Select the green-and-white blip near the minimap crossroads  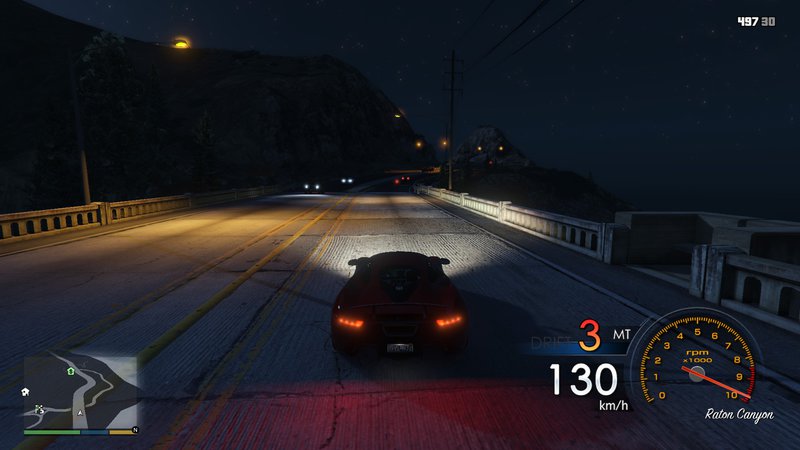(40, 409)
